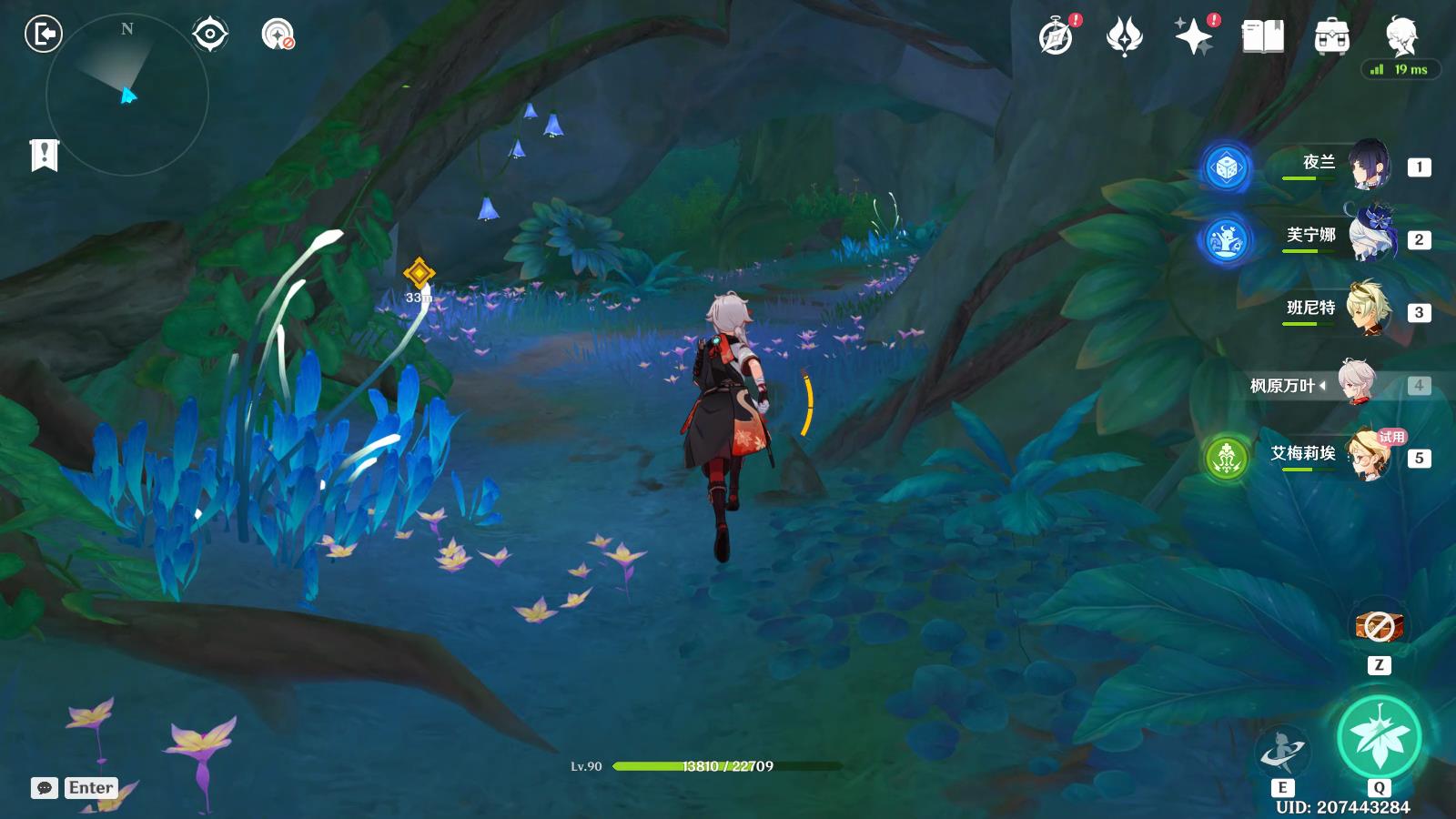Activate the leaf-shaped elemental burst
This screenshot has height=819, width=1456.
[1379, 737]
